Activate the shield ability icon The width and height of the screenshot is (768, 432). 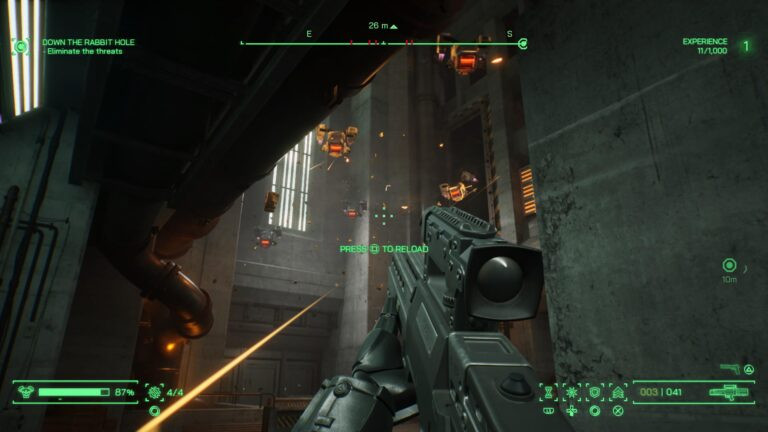(x=595, y=392)
